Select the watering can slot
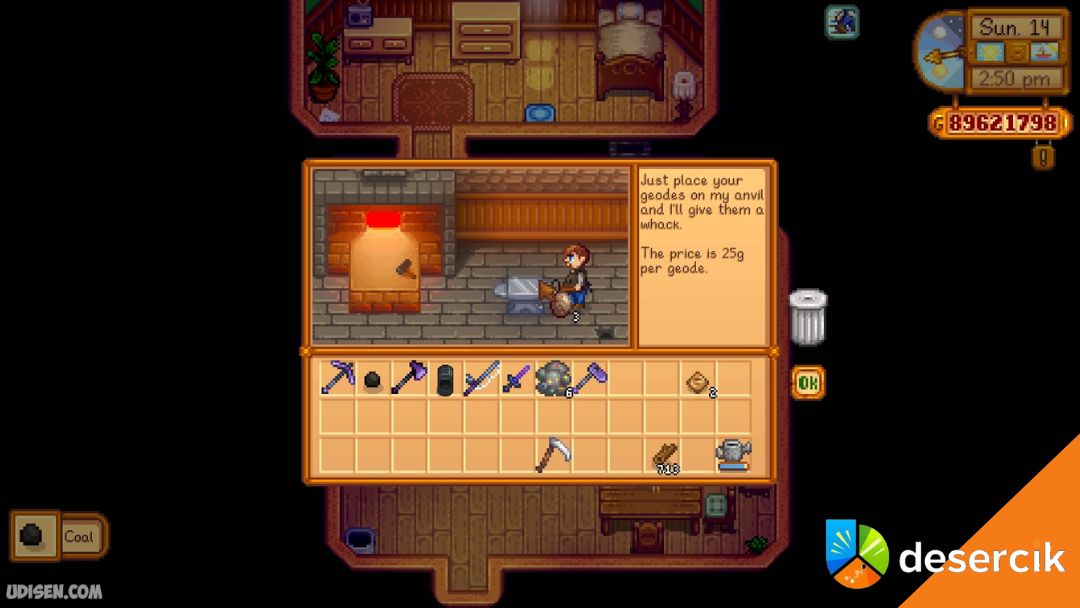Viewport: 1080px width, 608px height. click(733, 454)
